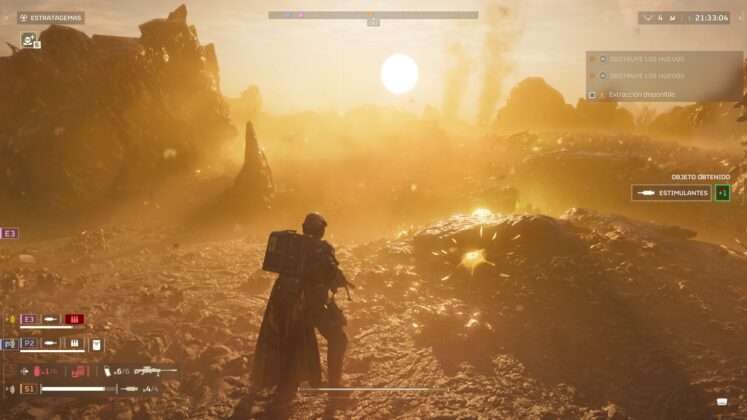747x420 pixels.
Task: Click the red supply crate icon
Action: (79, 371)
